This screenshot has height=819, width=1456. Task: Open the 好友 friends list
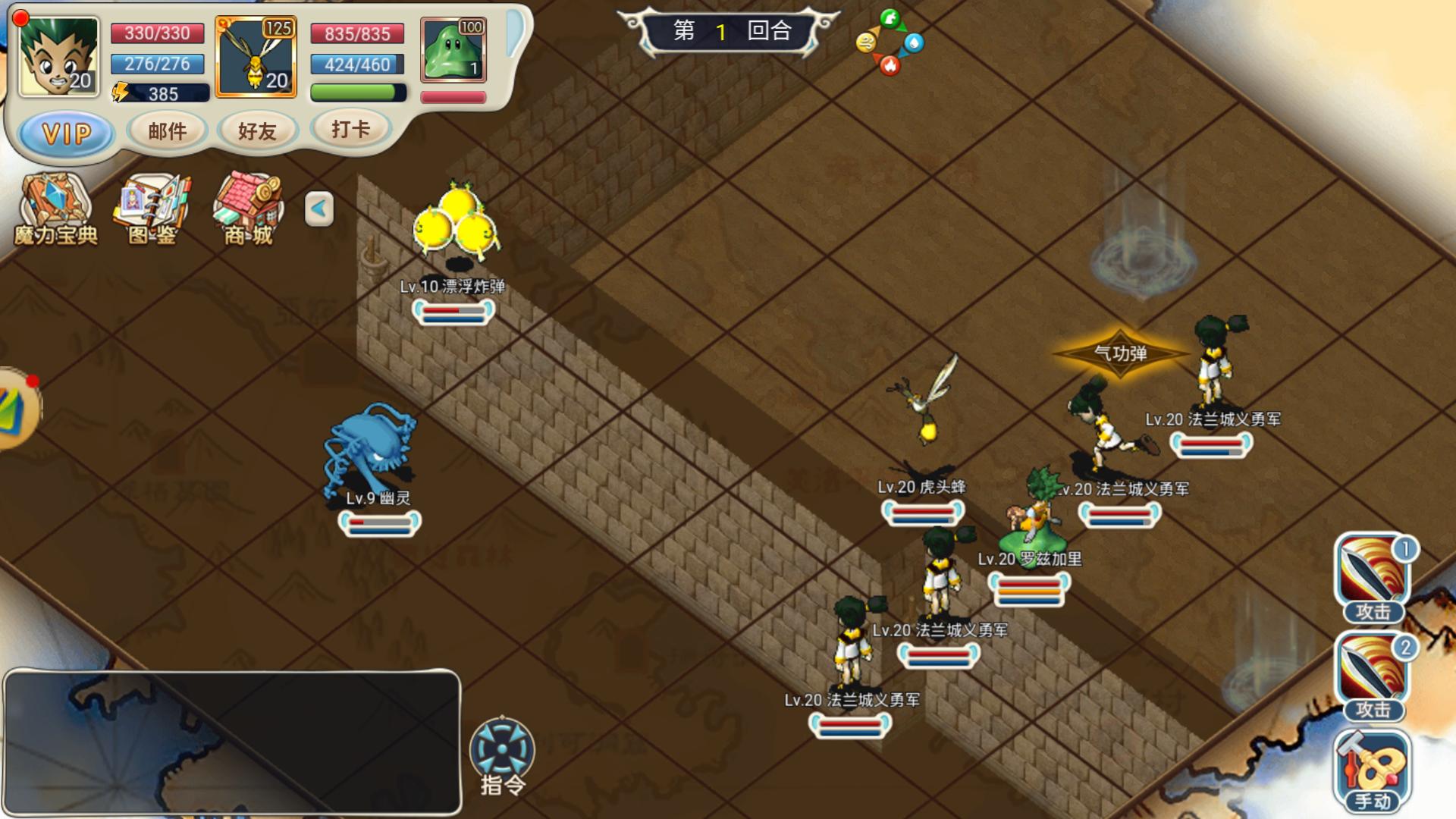tap(257, 131)
